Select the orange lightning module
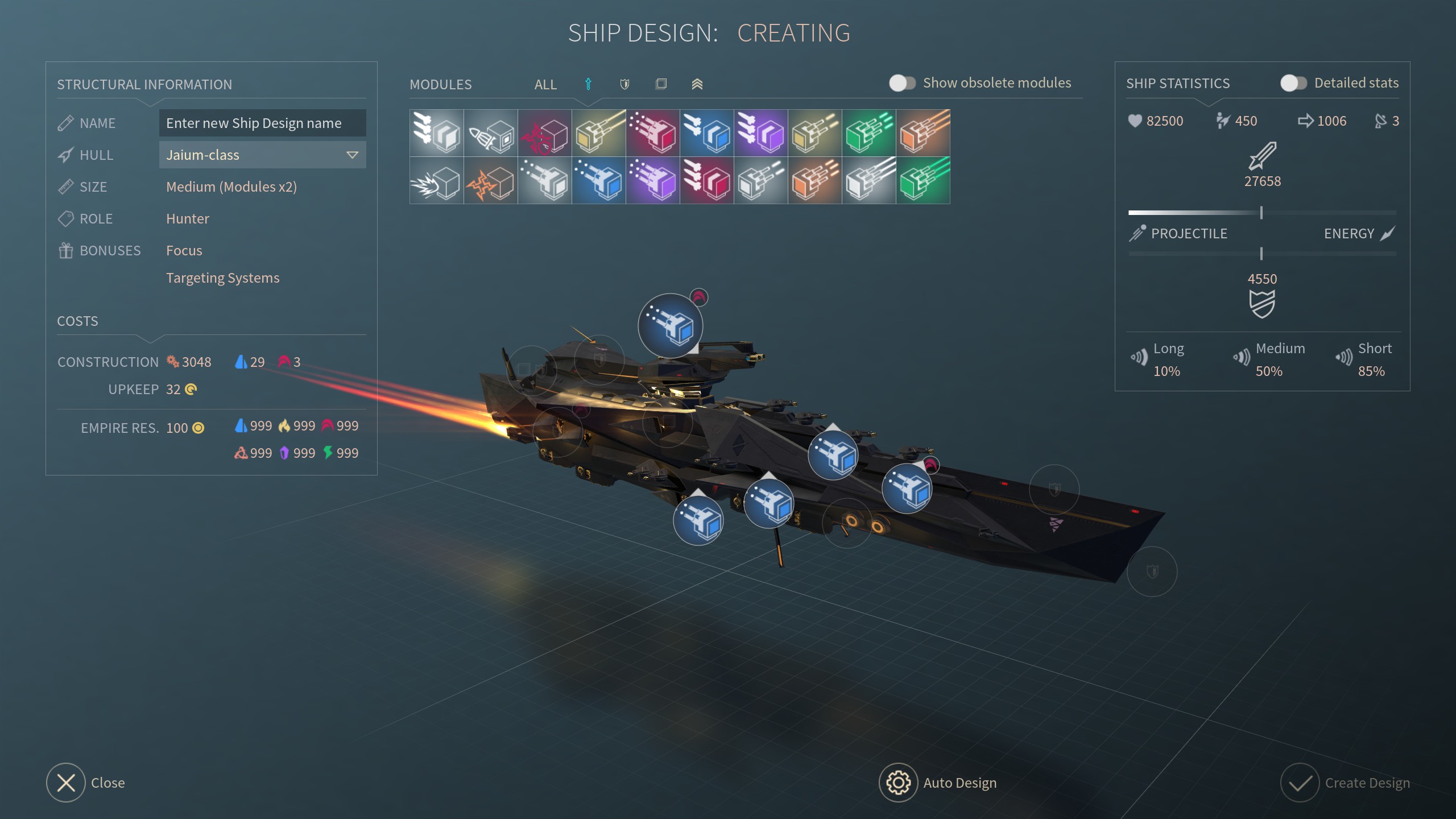Image resolution: width=1456 pixels, height=819 pixels. (x=491, y=181)
